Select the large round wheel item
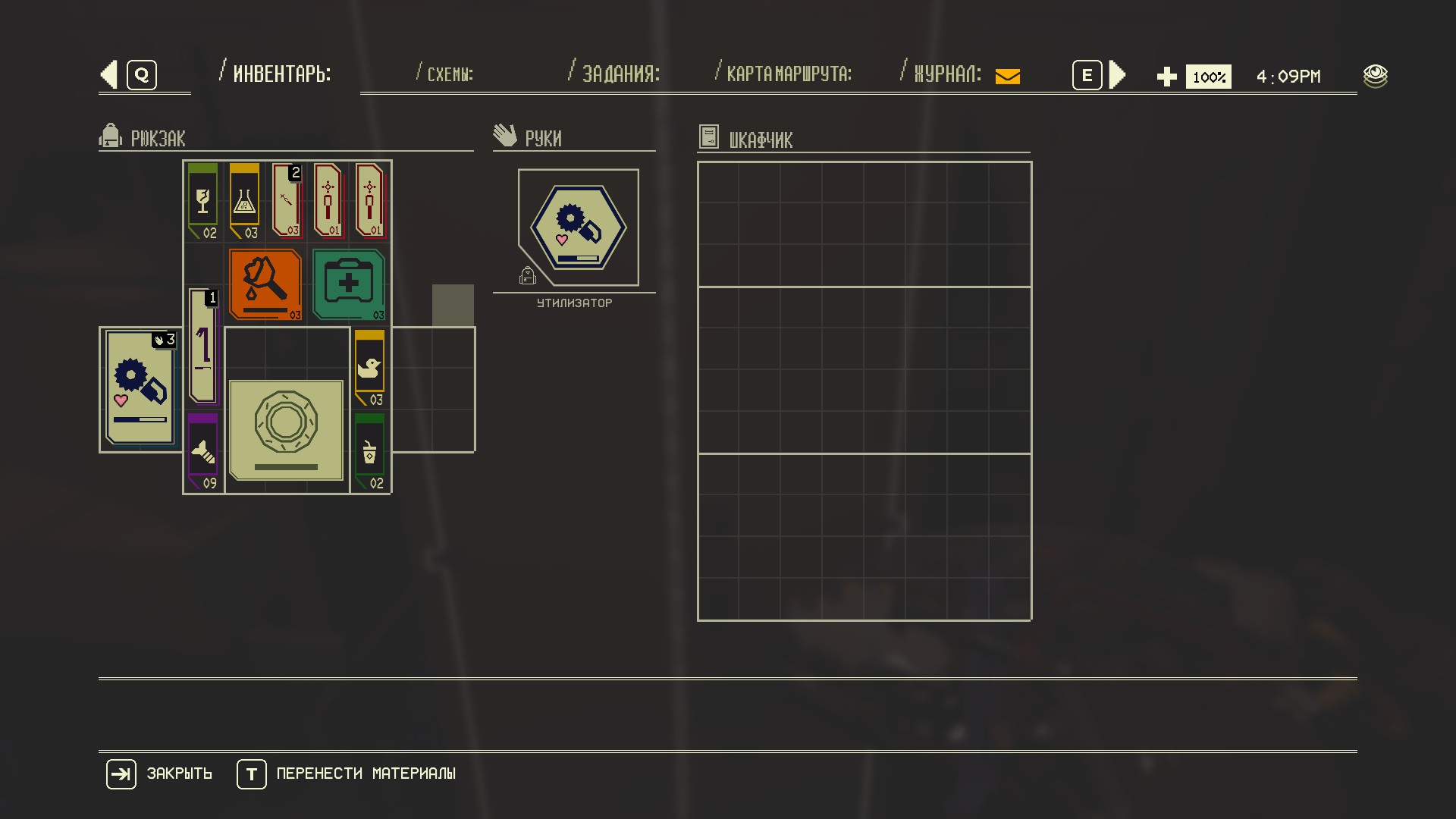Viewport: 1456px width, 819px height. (286, 430)
